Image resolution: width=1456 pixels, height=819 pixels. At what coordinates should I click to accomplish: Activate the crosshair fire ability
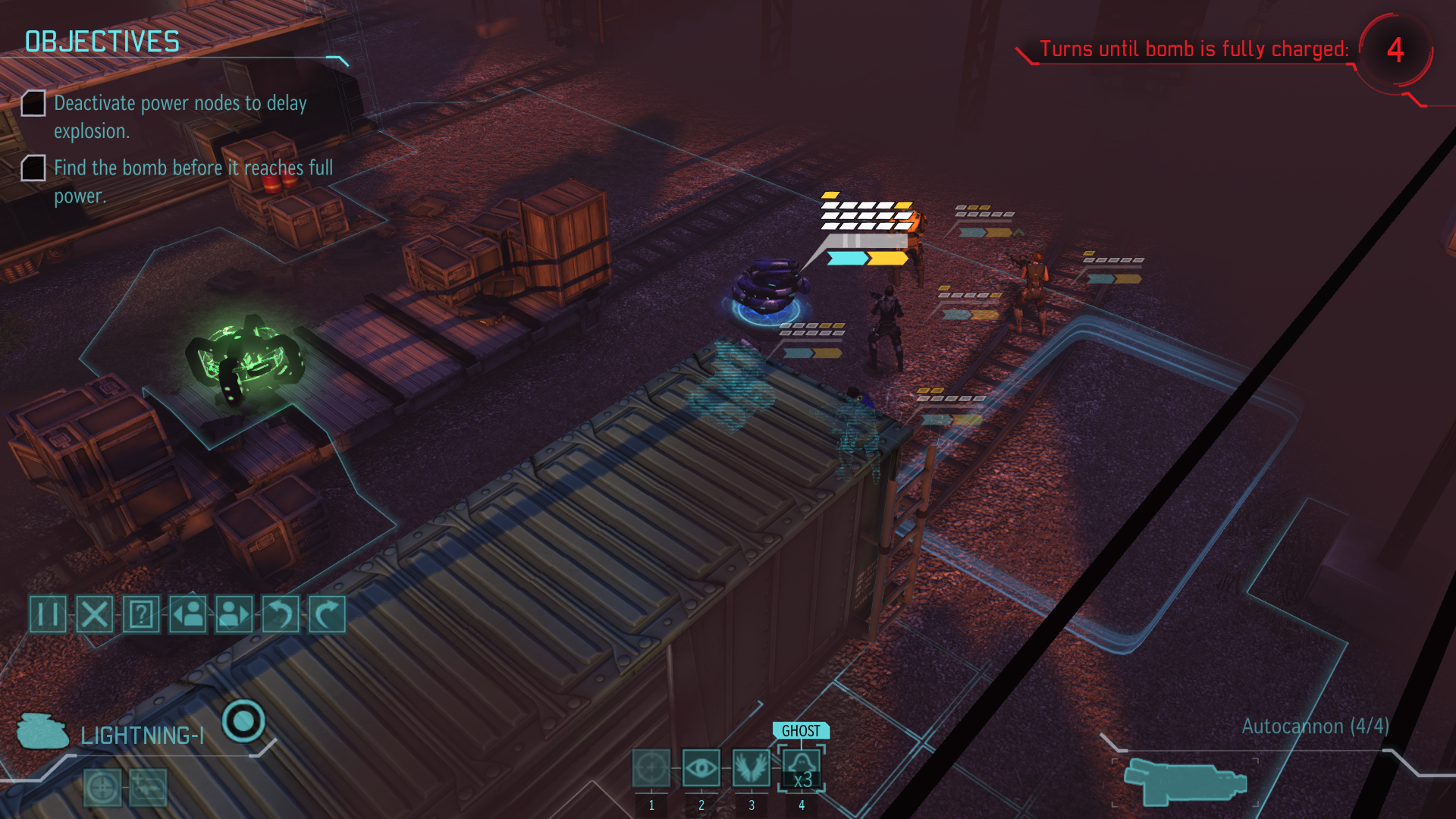point(651,768)
